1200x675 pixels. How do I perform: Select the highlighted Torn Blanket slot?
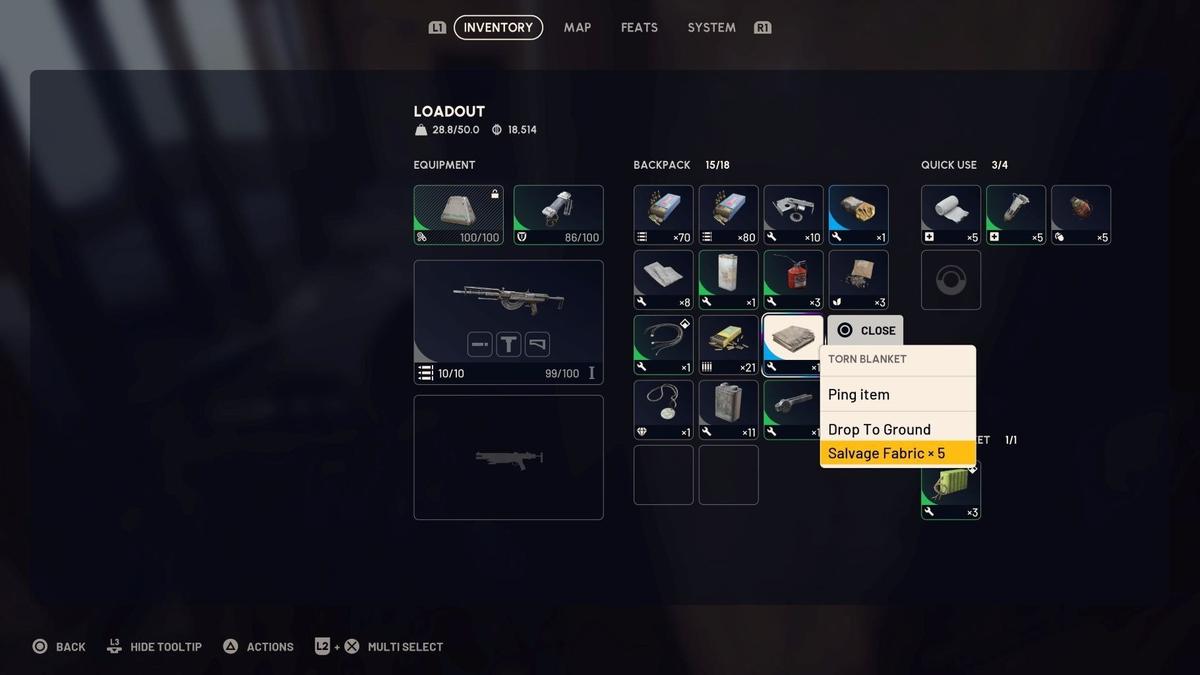[792, 345]
